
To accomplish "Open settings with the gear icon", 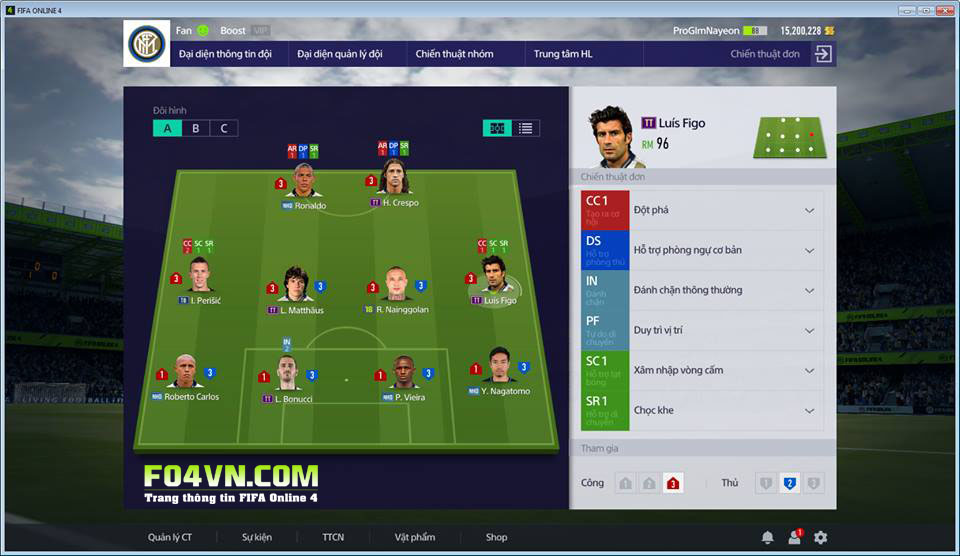I will [x=821, y=537].
